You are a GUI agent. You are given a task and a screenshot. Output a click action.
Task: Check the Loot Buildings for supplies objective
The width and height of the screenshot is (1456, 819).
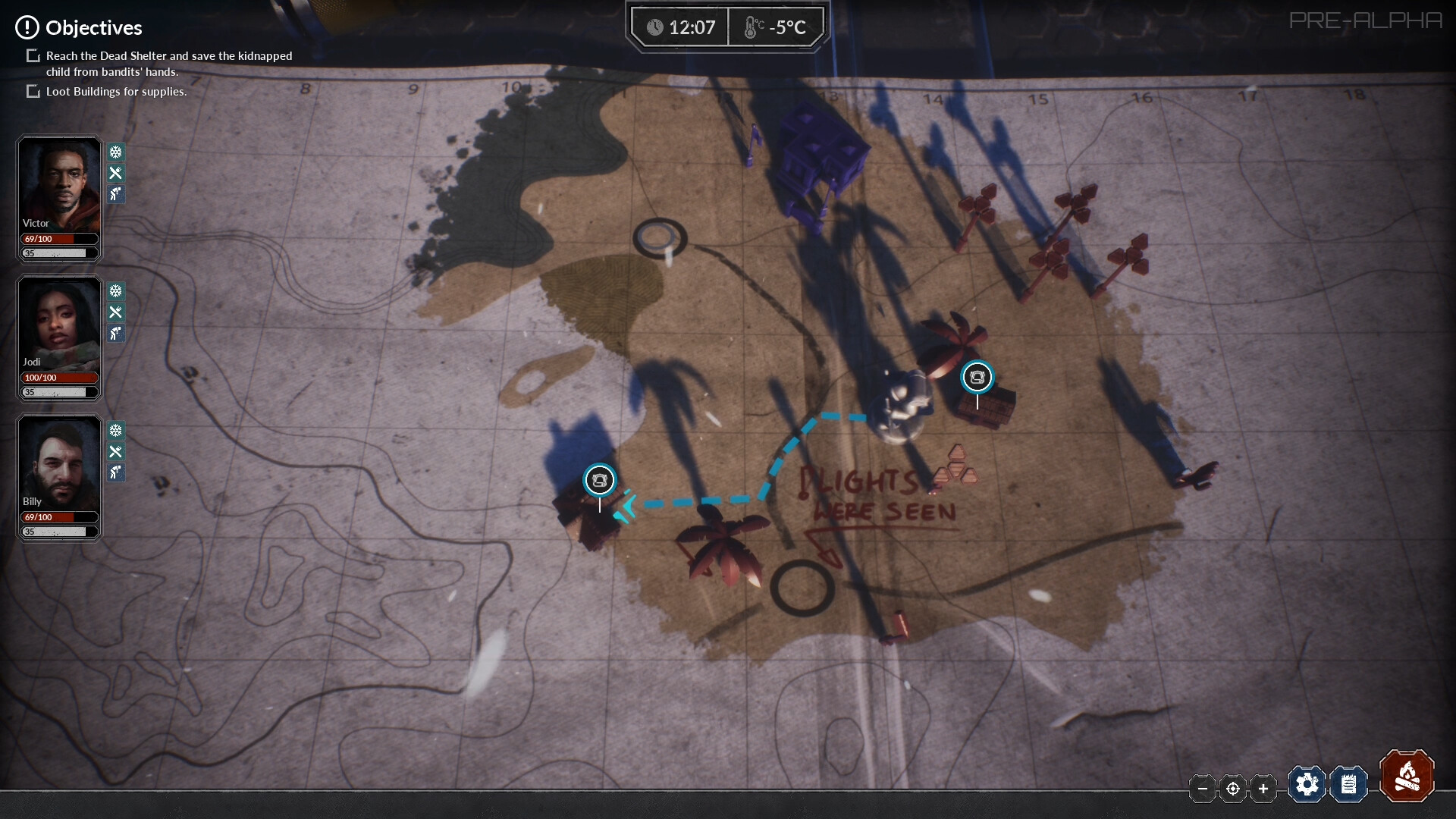(33, 91)
